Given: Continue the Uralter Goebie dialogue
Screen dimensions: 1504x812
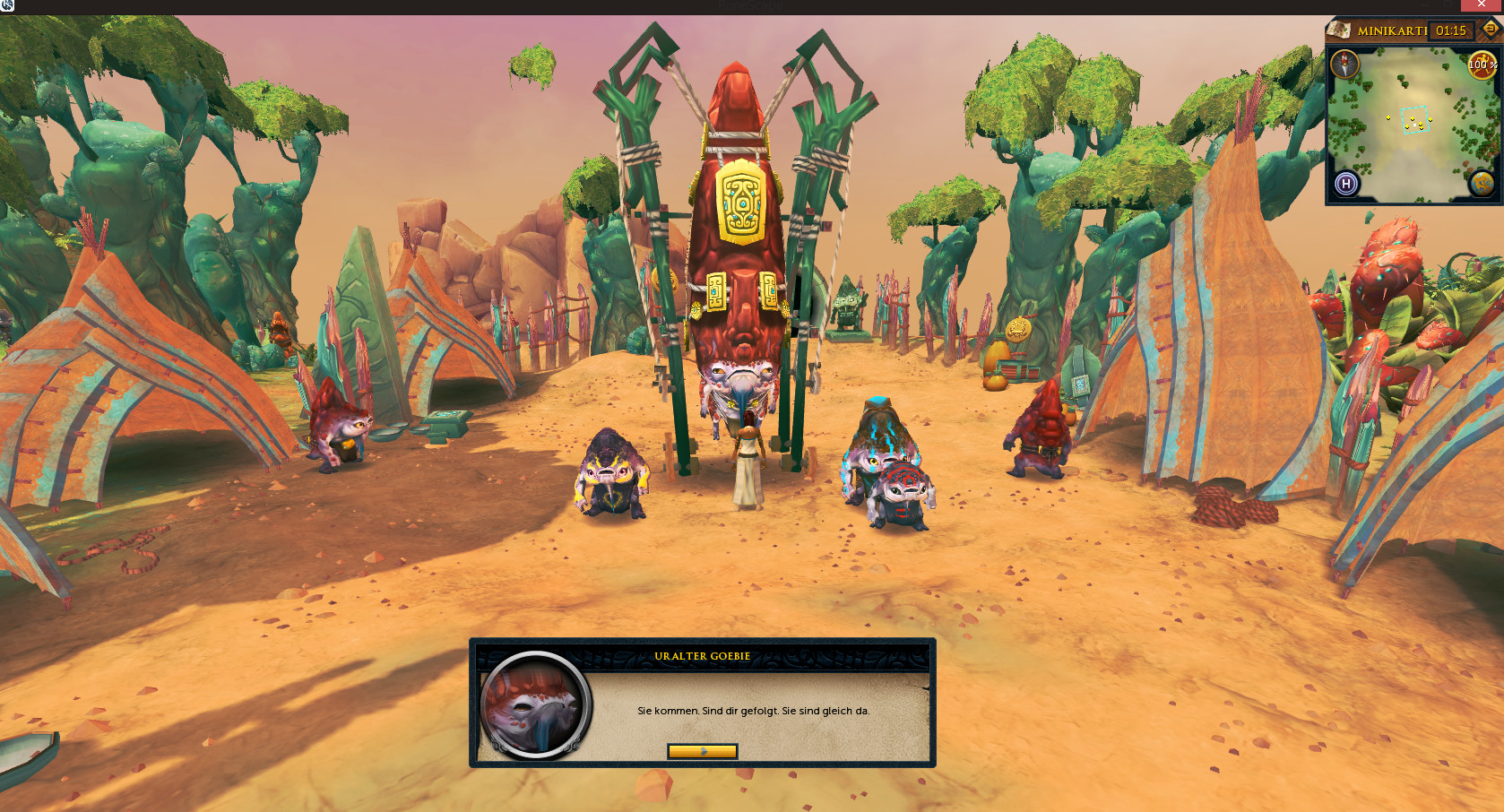Looking at the screenshot, I should (x=702, y=751).
